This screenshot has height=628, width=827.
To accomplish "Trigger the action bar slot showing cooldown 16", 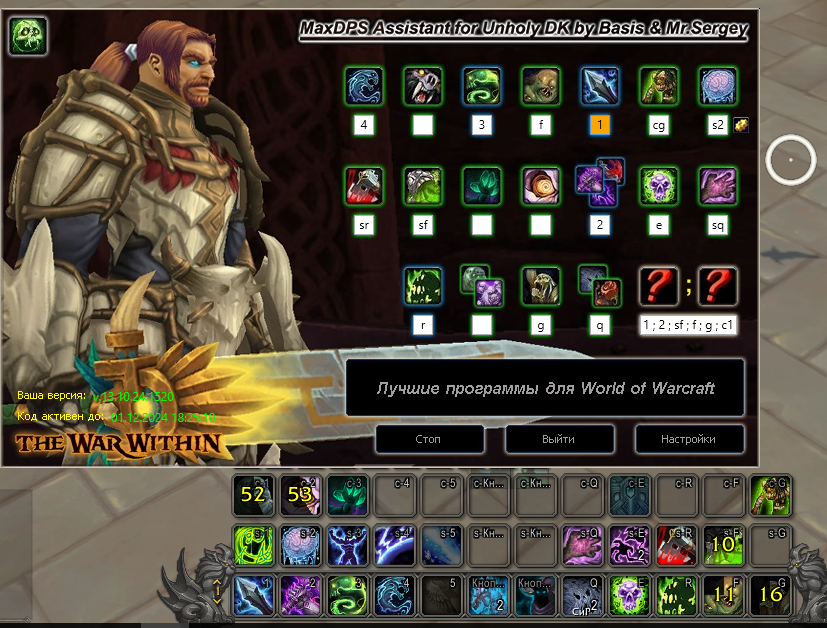I will [770, 594].
